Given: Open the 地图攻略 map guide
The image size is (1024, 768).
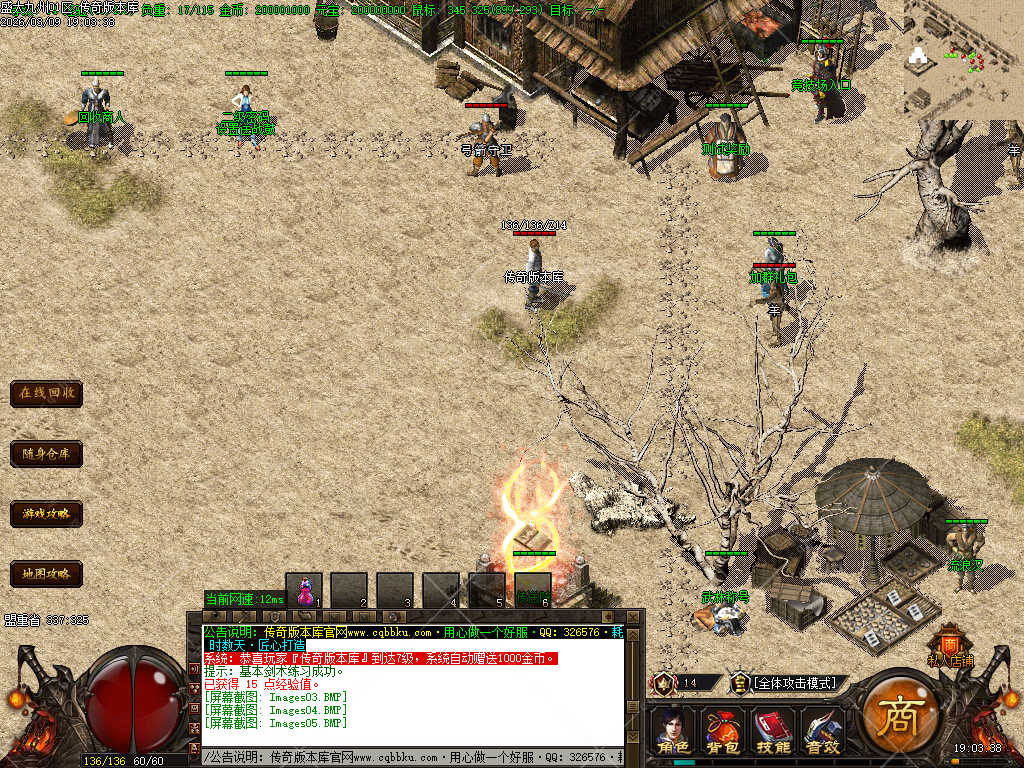Looking at the screenshot, I should tap(46, 574).
